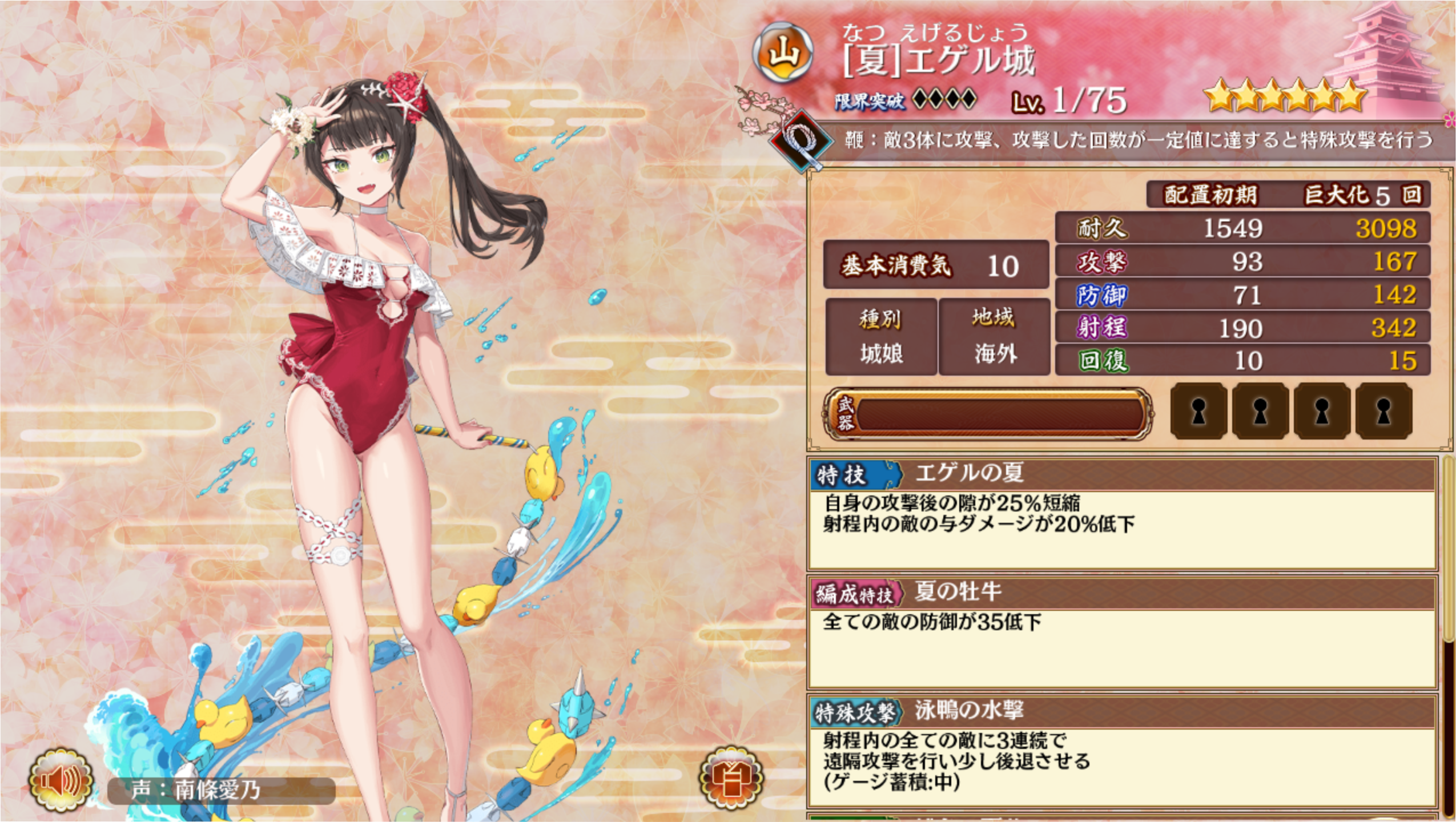
Task: View the 泳鴨の水撃 special attack panel
Action: pos(1121,751)
